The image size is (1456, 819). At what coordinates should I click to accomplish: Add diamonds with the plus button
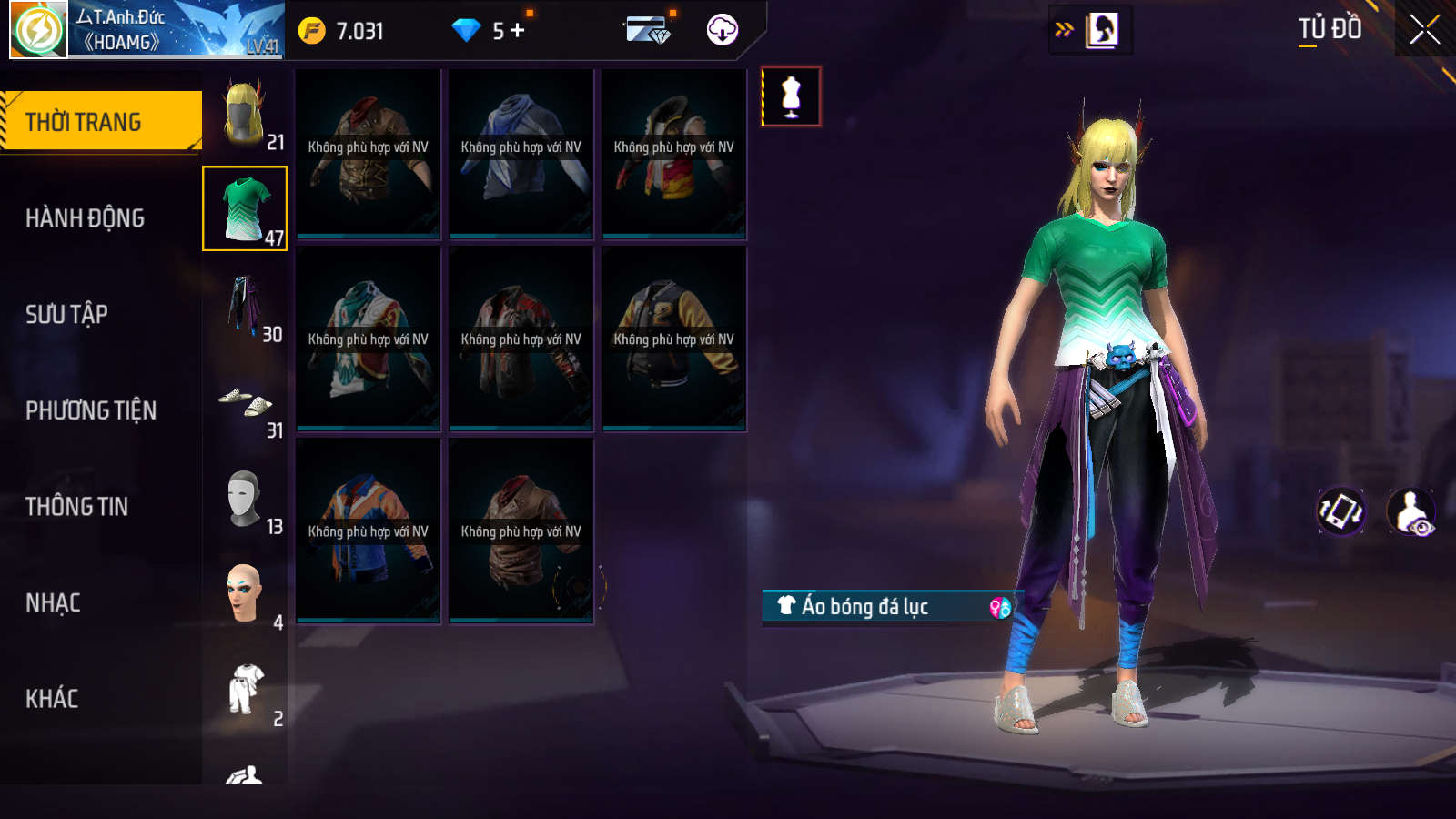pyautogui.click(x=518, y=31)
